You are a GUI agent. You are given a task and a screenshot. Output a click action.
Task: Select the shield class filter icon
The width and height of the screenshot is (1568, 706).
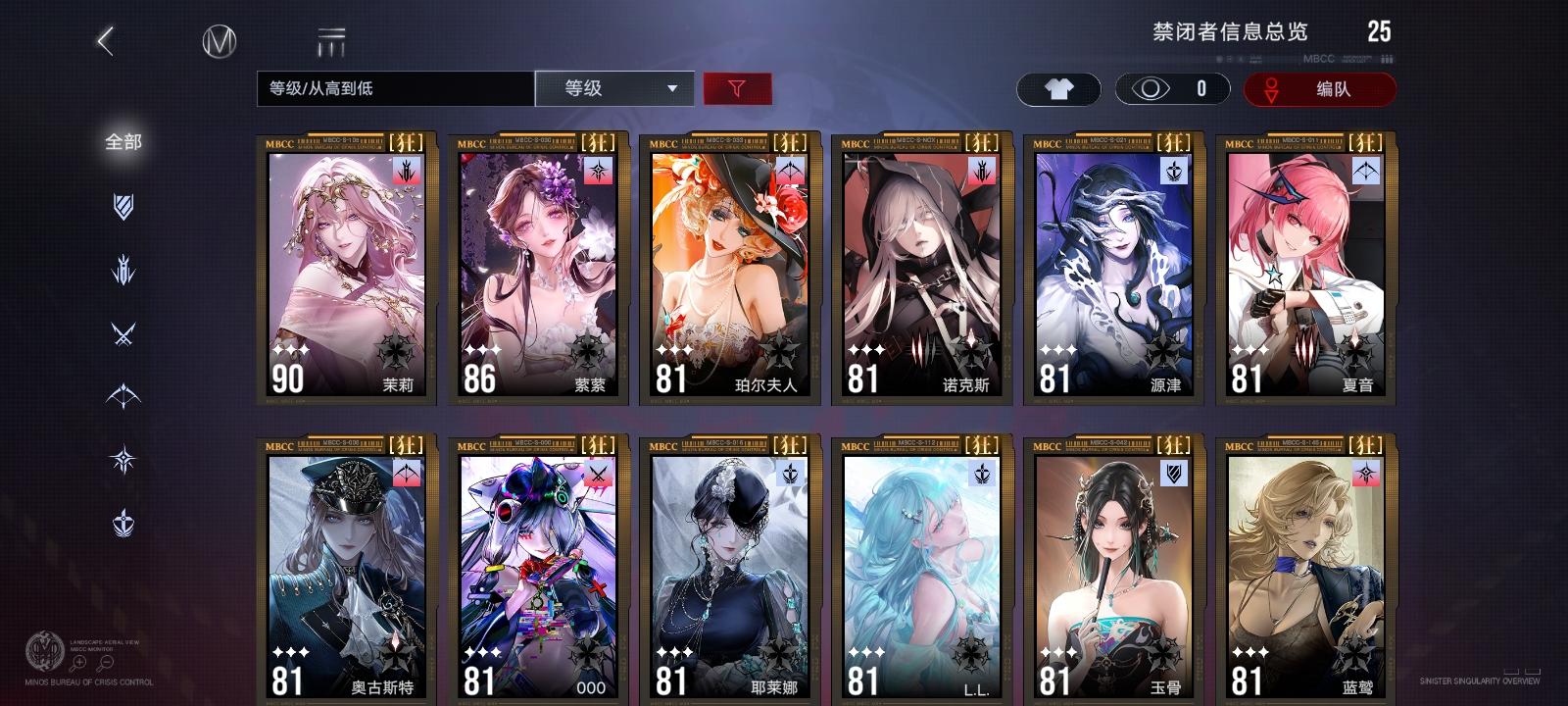(x=122, y=202)
